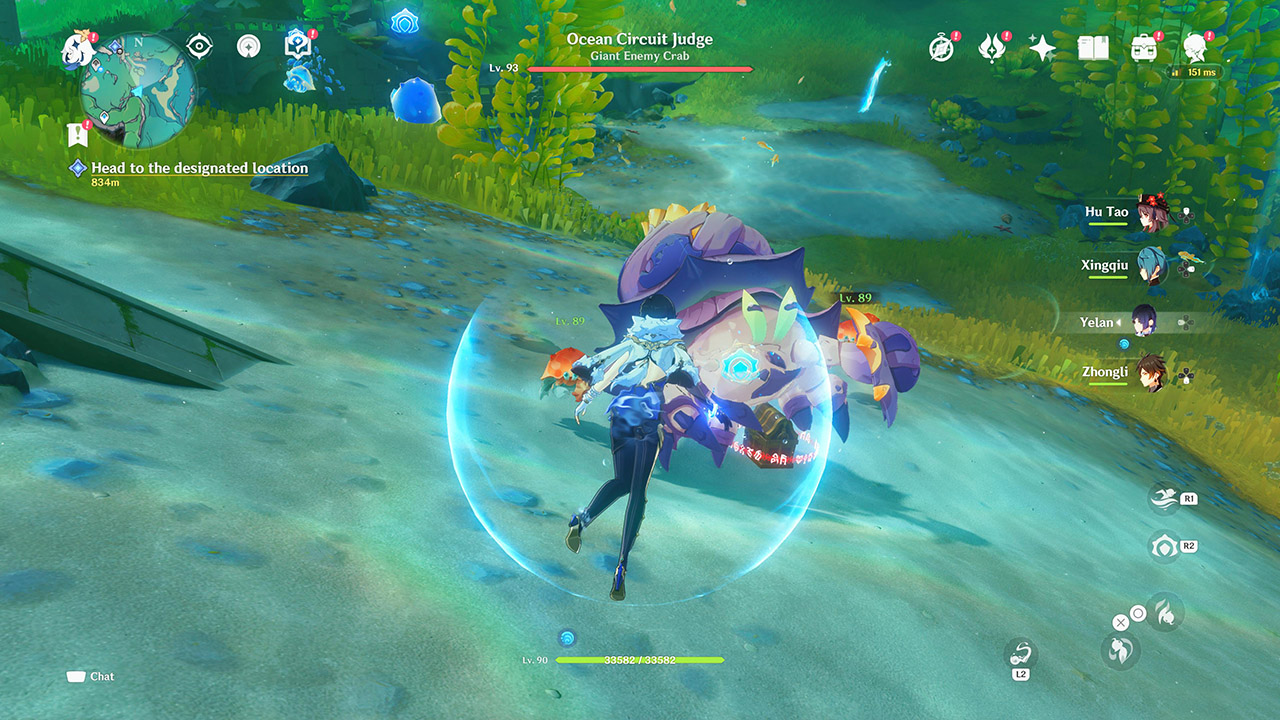This screenshot has width=1280, height=720.
Task: Open the quest banner icon below the minimap
Action: pyautogui.click(x=77, y=134)
